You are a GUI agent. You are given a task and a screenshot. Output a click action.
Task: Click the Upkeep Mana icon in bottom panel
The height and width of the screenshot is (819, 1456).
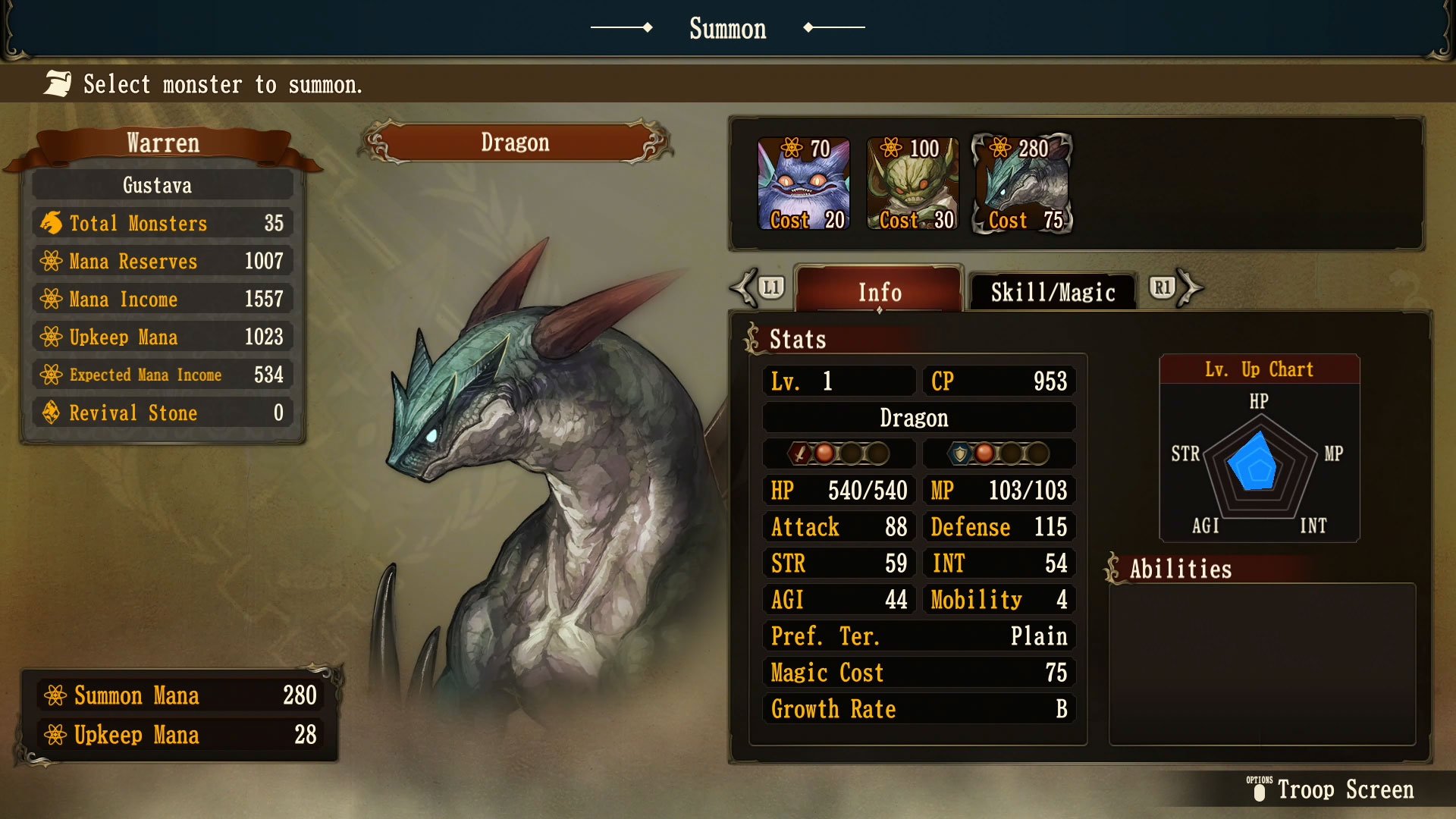click(55, 734)
